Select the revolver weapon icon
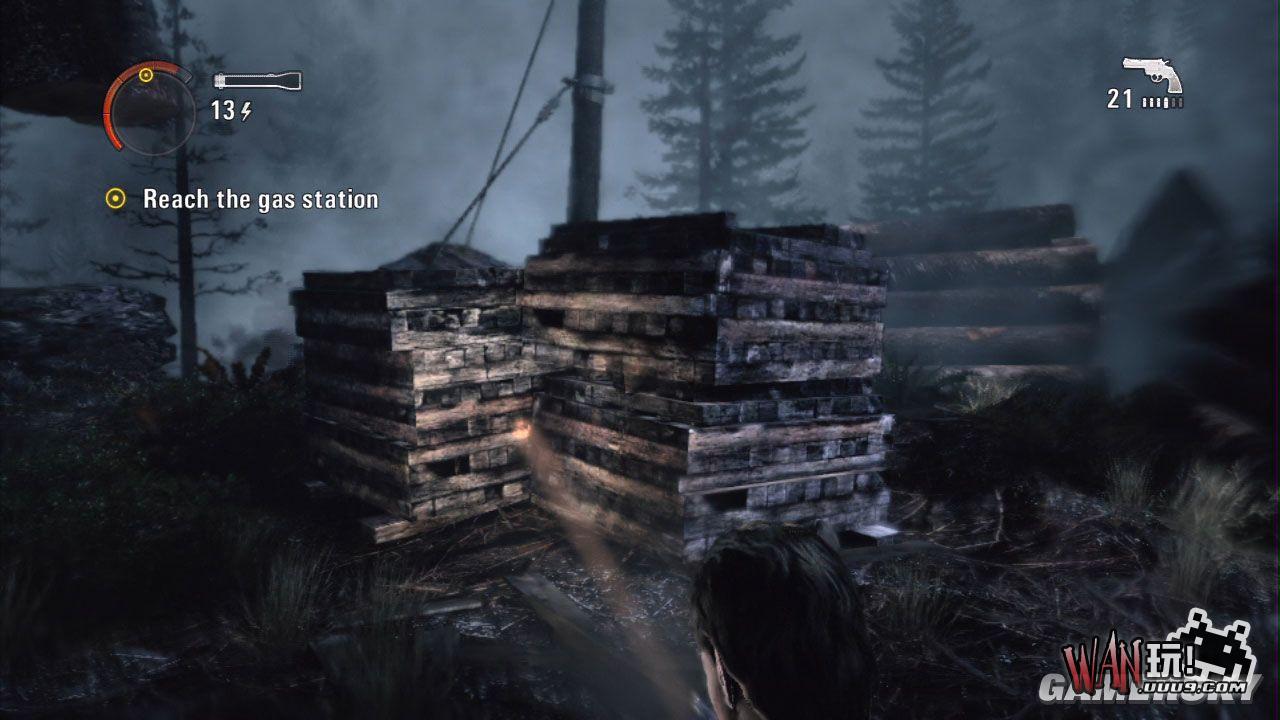Image resolution: width=1280 pixels, height=720 pixels. (1152, 74)
